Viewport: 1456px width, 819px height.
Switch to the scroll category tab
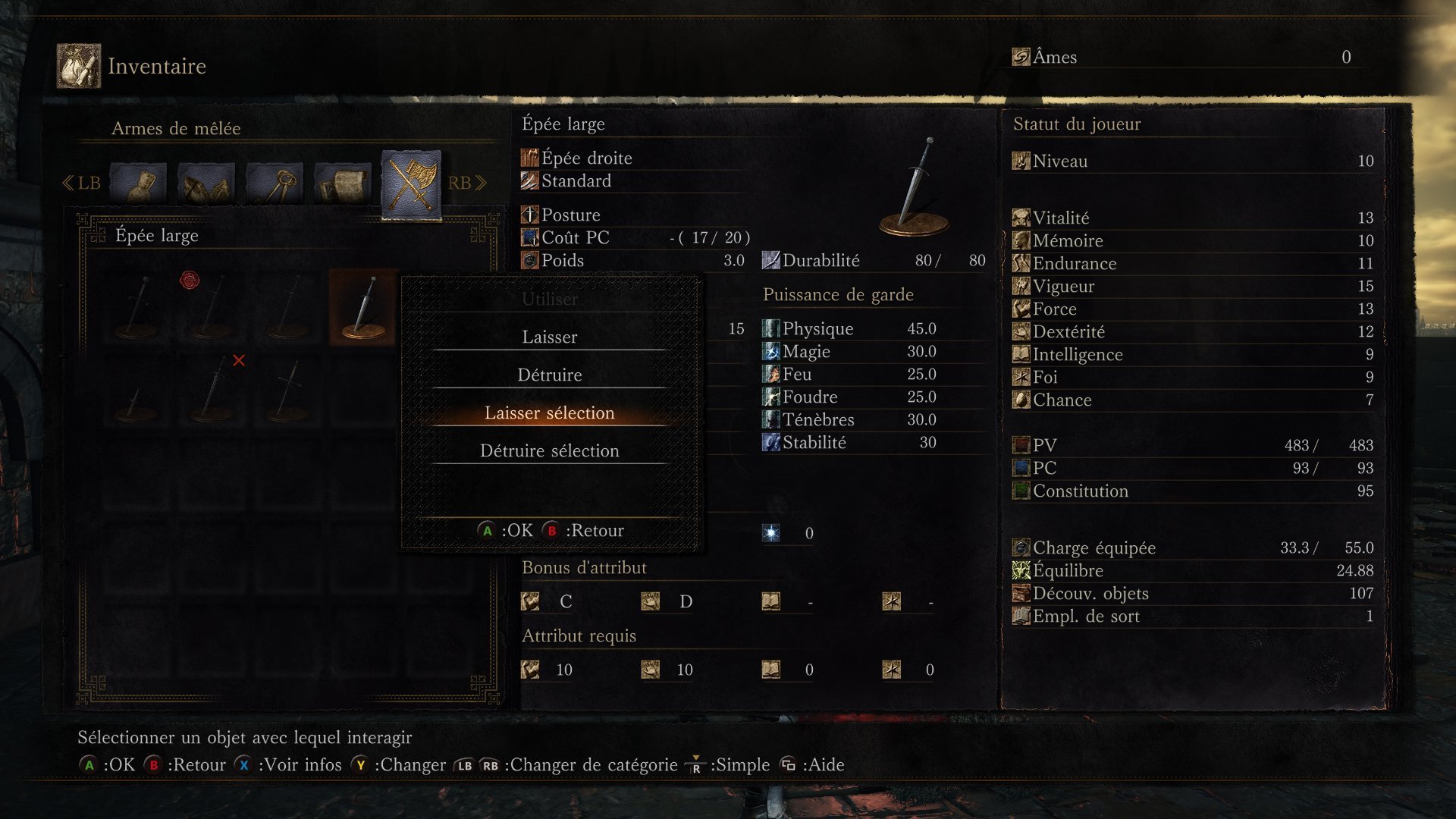(343, 183)
